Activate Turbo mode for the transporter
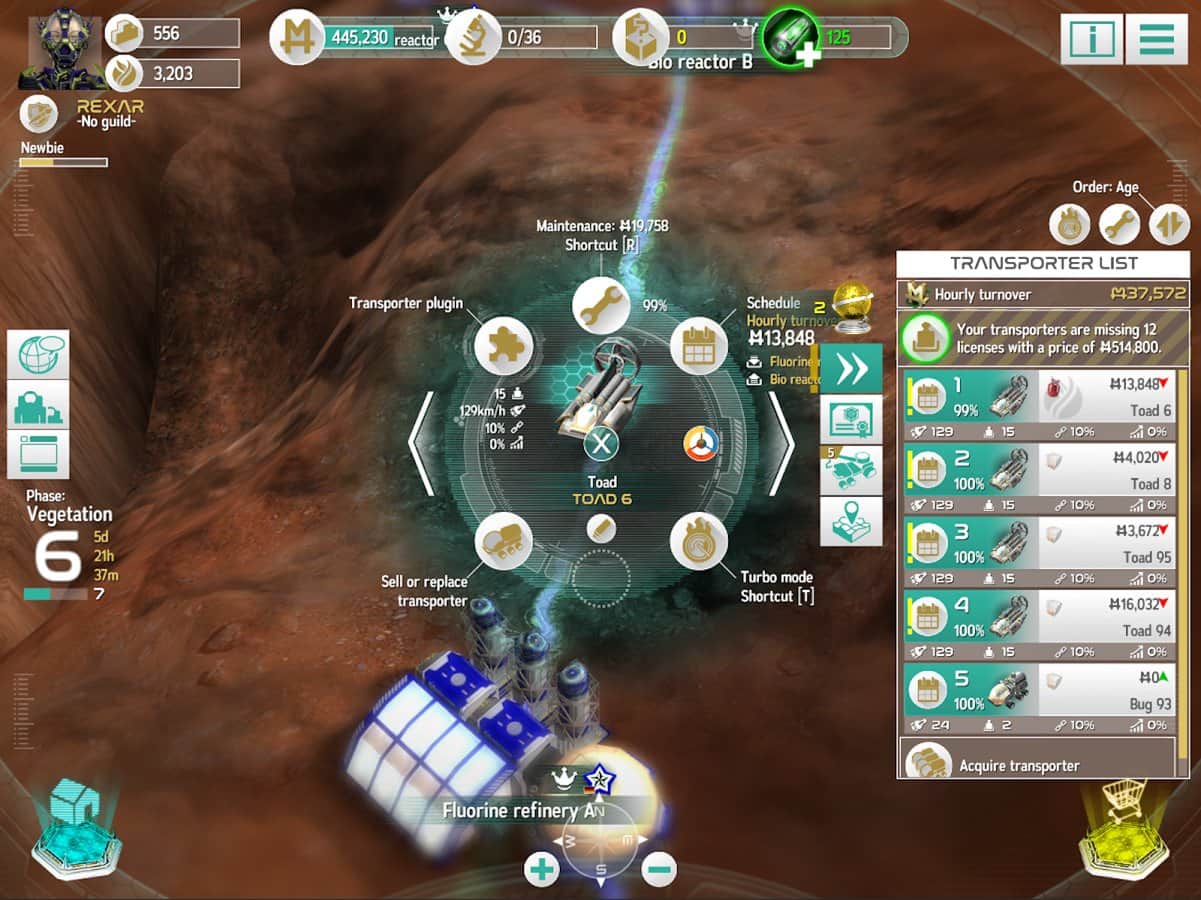 pos(699,541)
